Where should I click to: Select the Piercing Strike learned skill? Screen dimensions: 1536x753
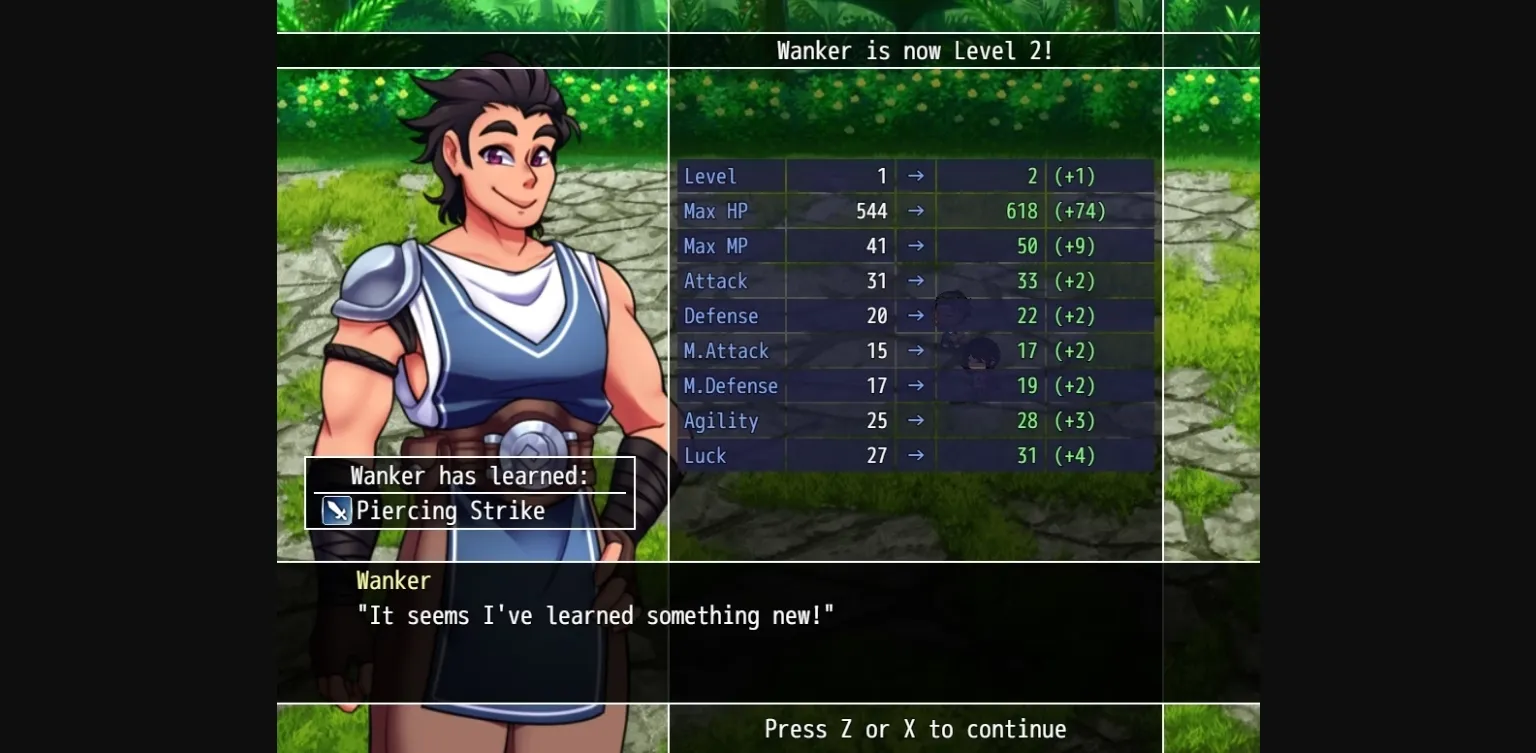(450, 511)
